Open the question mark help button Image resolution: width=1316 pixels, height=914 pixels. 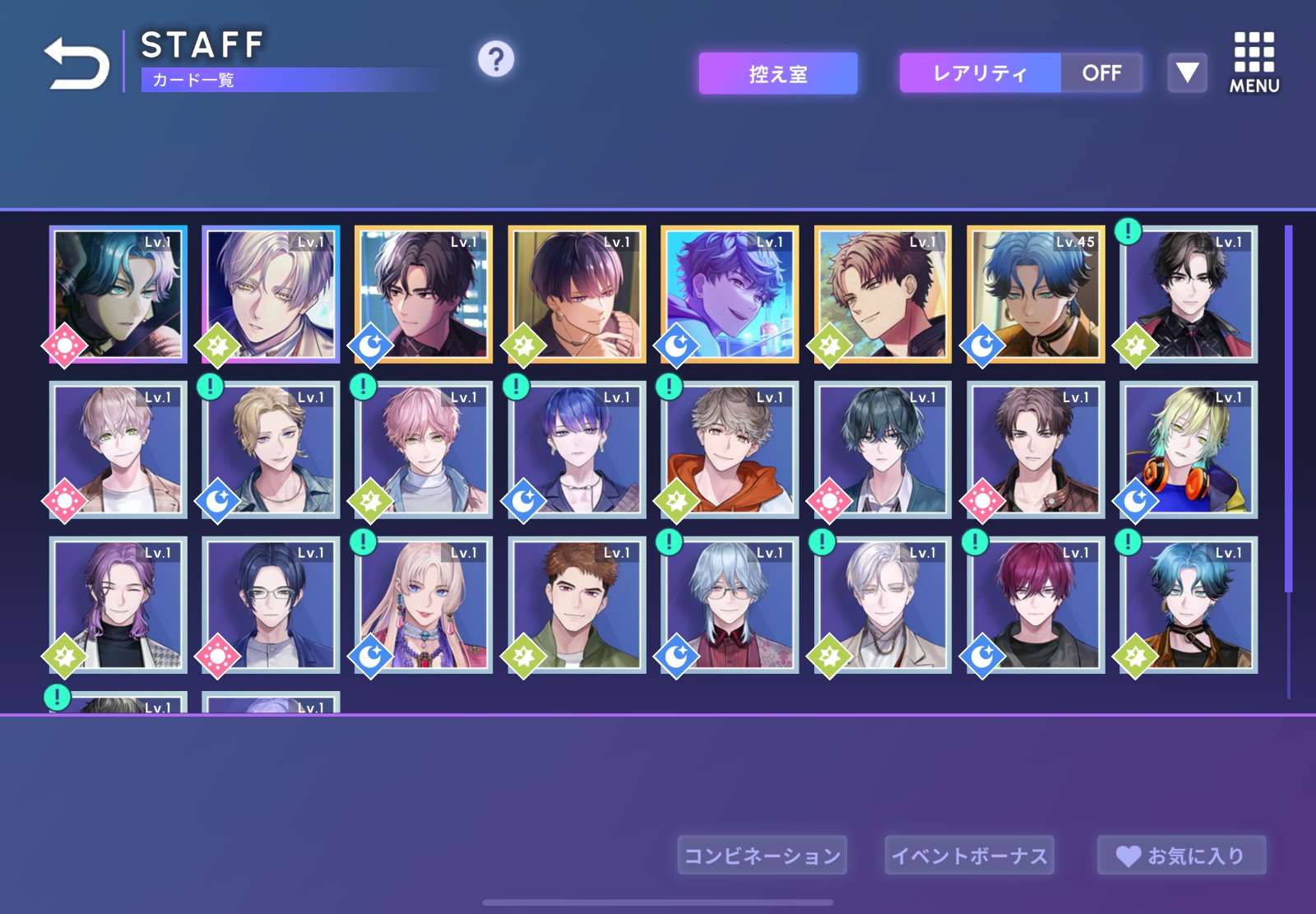[496, 59]
